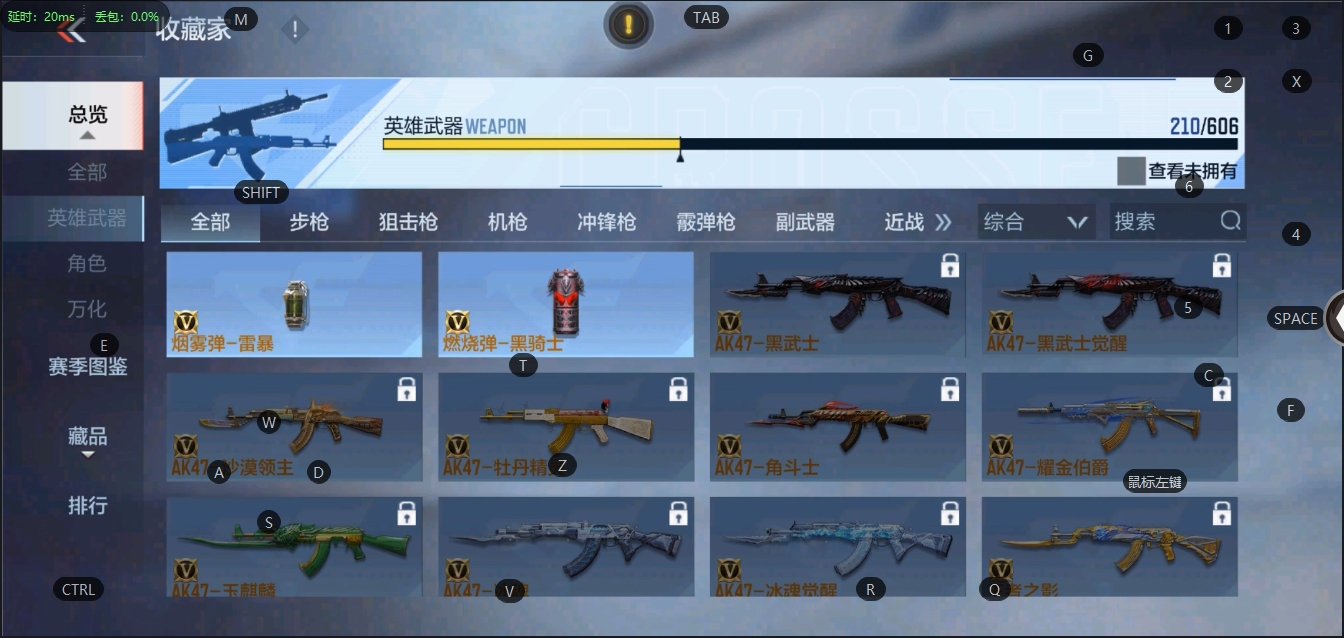Choose the AK47-角斗士 weapon card
This screenshot has height=638, width=1344.
(837, 427)
